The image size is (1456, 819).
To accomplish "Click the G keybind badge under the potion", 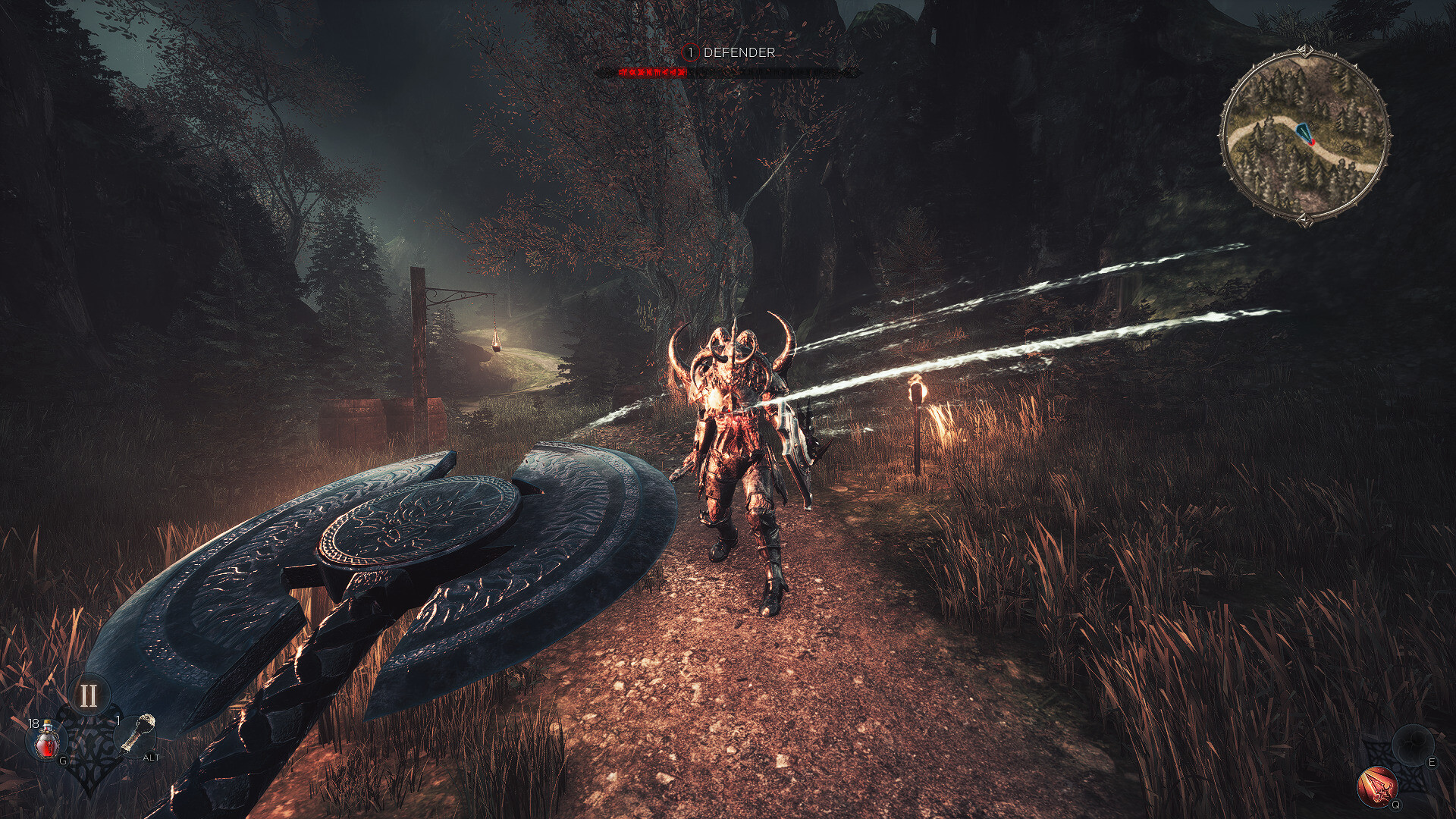I will 62,761.
